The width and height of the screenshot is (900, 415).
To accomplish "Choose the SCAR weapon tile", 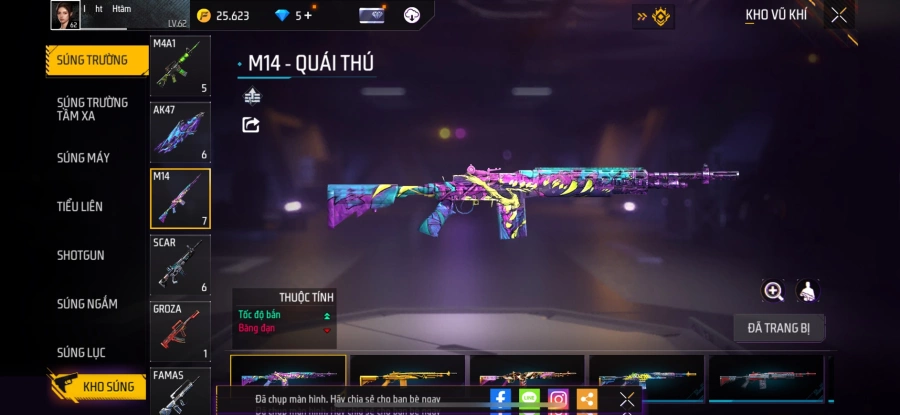I will 180,265.
